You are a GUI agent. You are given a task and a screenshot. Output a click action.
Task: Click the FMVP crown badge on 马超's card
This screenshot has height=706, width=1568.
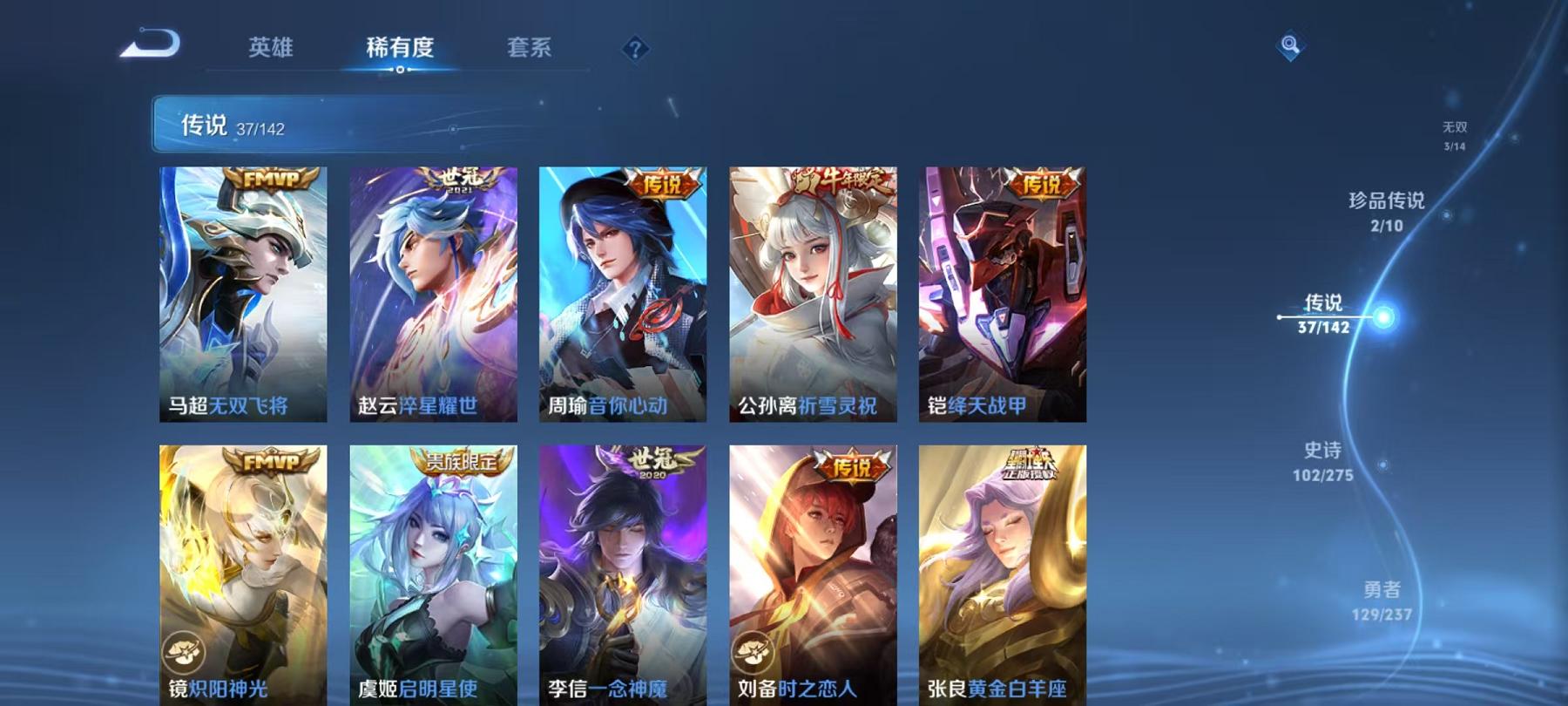270,180
